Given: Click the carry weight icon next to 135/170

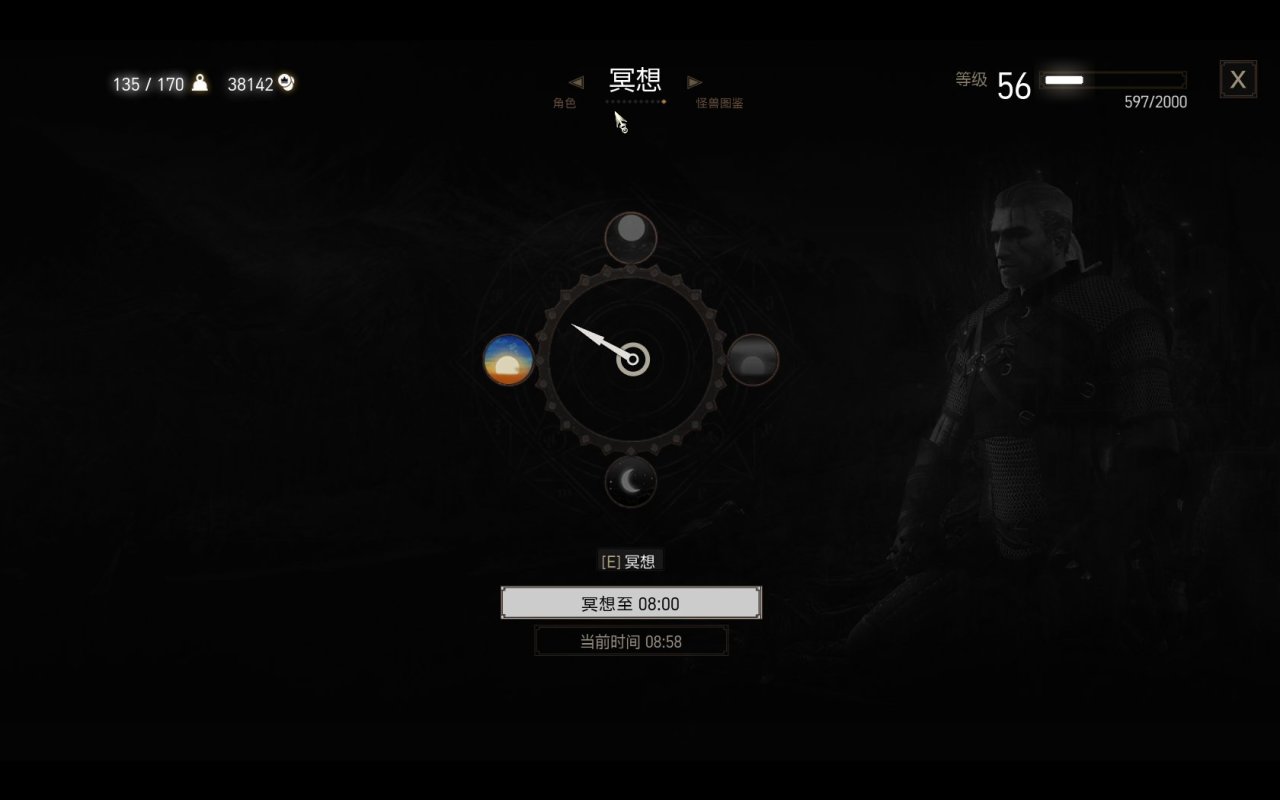Looking at the screenshot, I should [199, 84].
